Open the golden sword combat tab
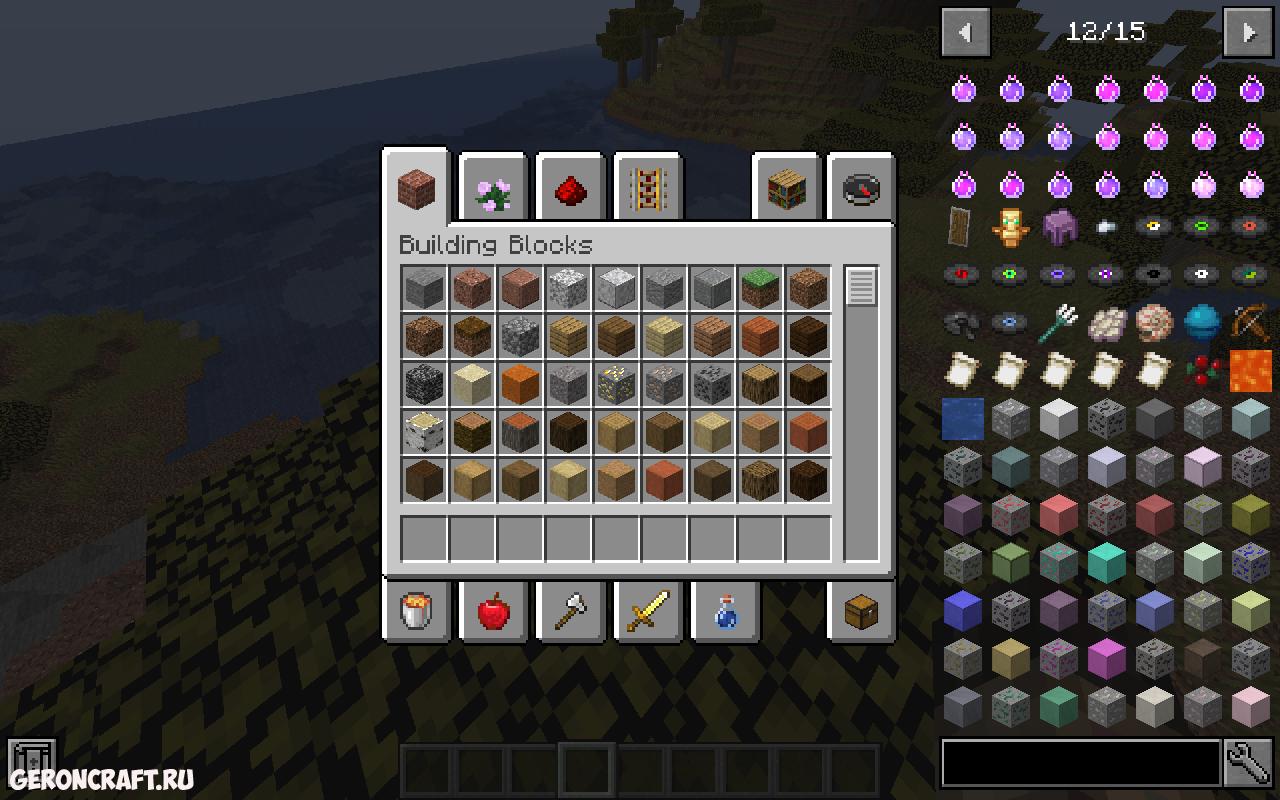The width and height of the screenshot is (1280, 800). tap(647, 610)
